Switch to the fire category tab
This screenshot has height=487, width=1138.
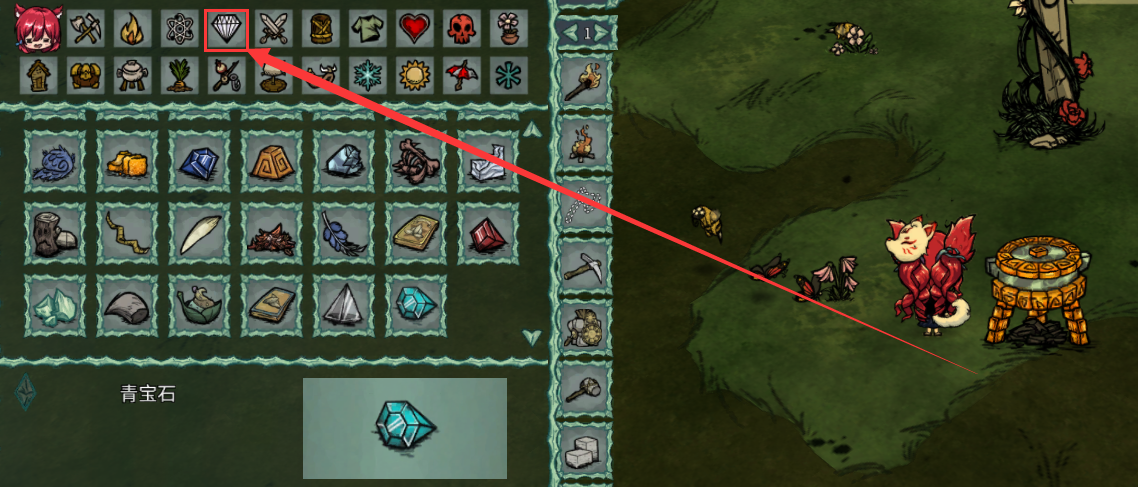tap(133, 30)
